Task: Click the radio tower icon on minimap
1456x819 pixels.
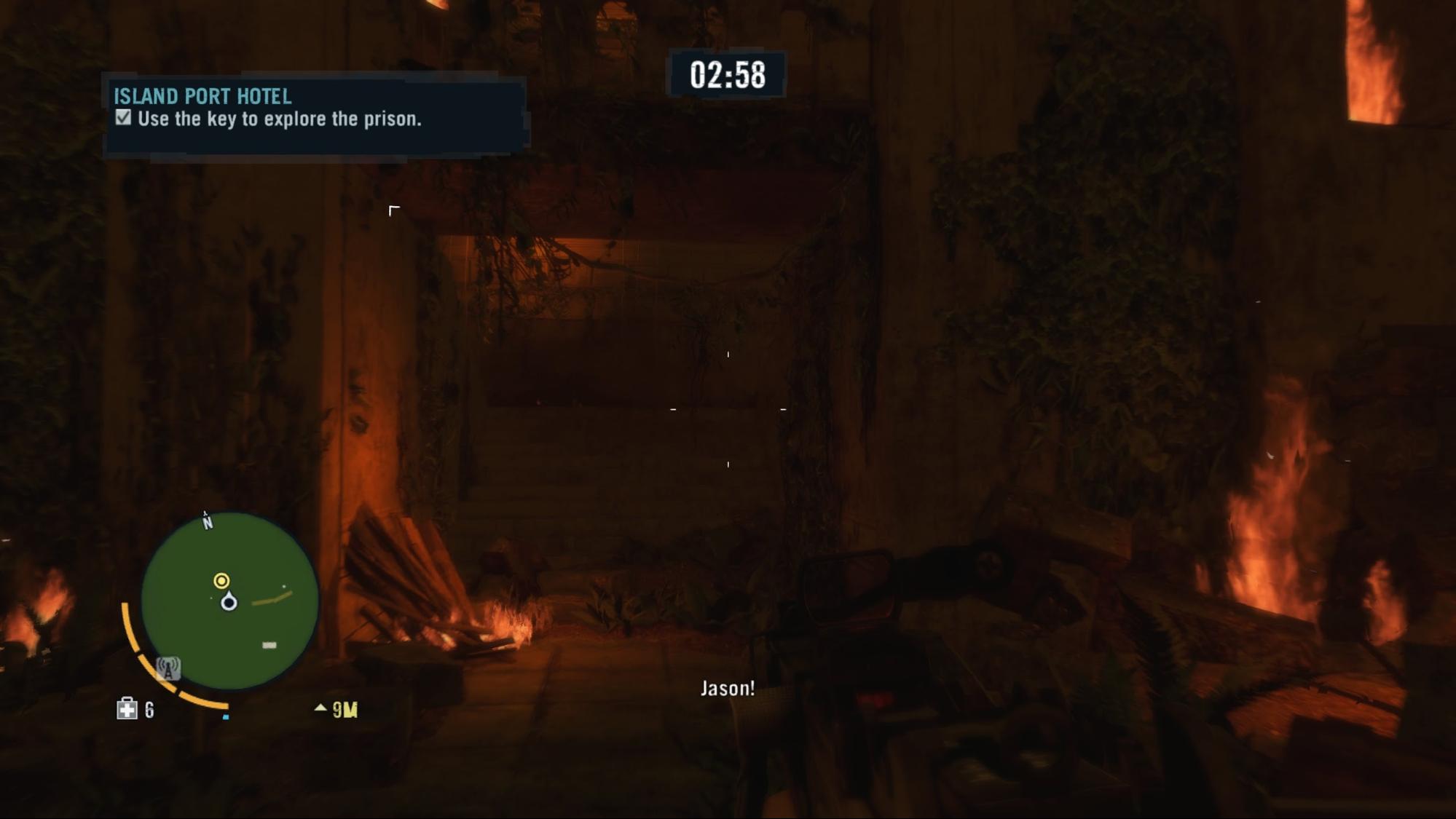Action: 168,668
